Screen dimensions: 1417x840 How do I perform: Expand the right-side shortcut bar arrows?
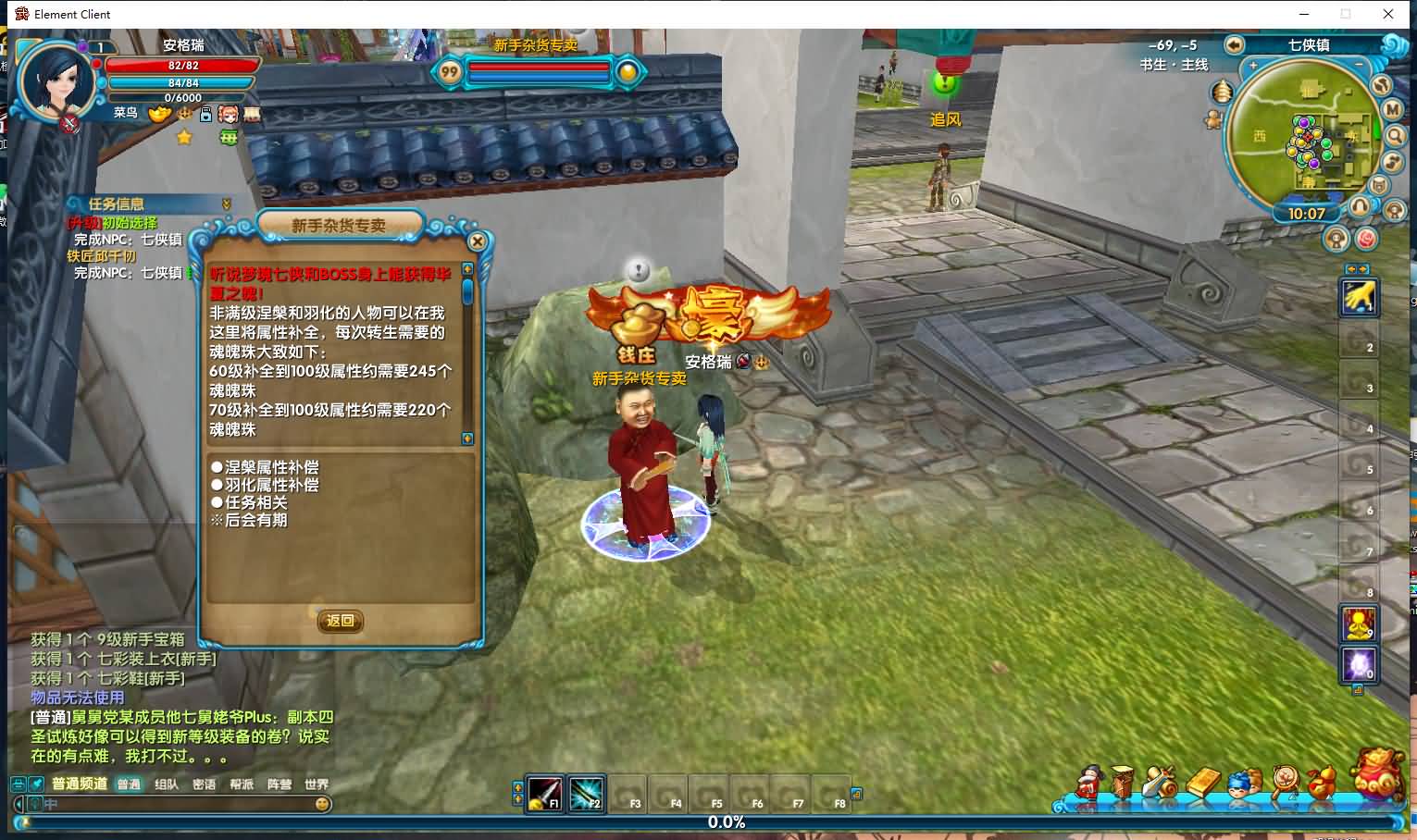coord(1358,269)
